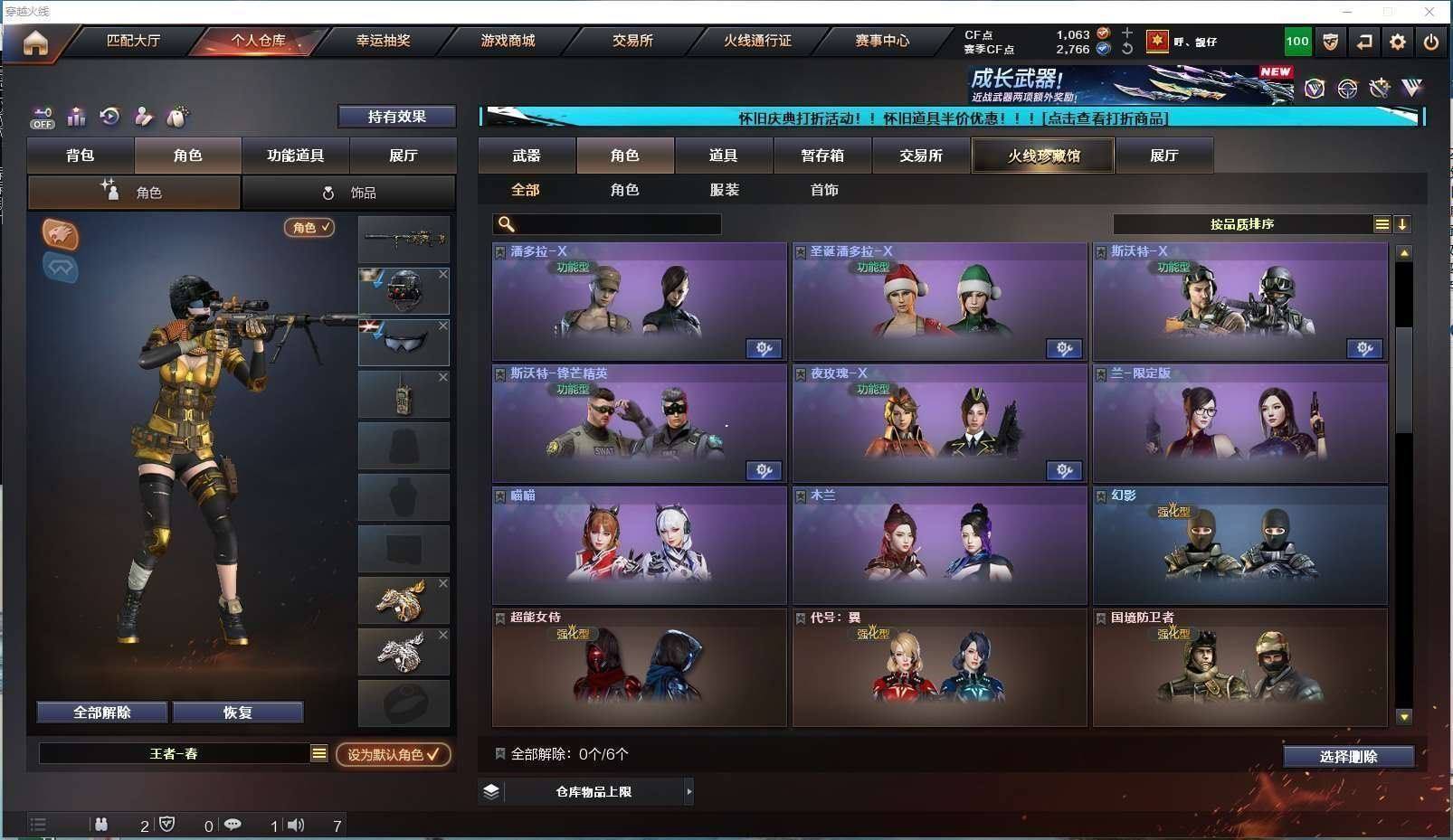Switch to the 功能道具 tab
Image resolution: width=1453 pixels, height=840 pixels.
pos(295,156)
